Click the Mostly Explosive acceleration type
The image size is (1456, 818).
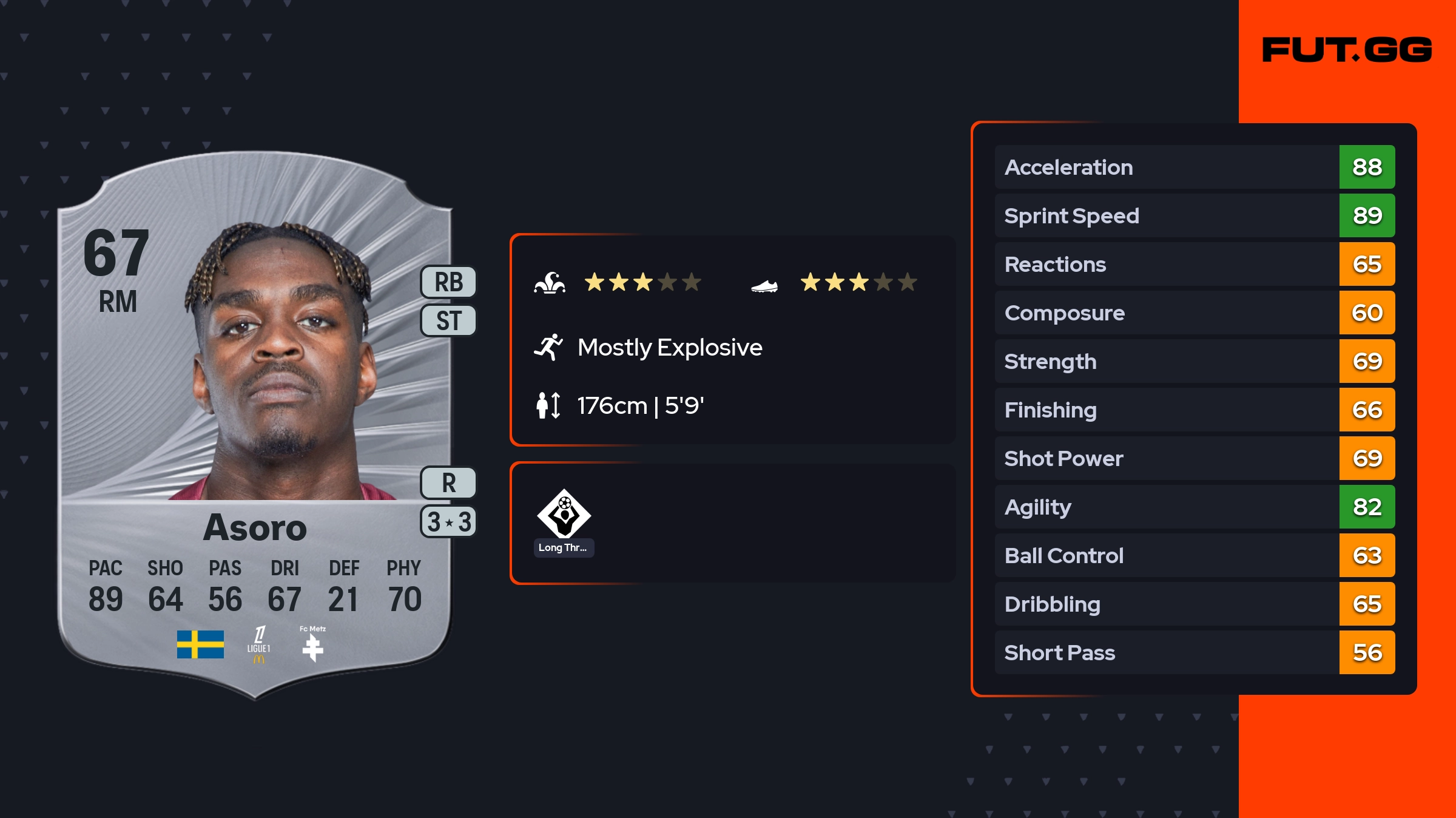[669, 347]
